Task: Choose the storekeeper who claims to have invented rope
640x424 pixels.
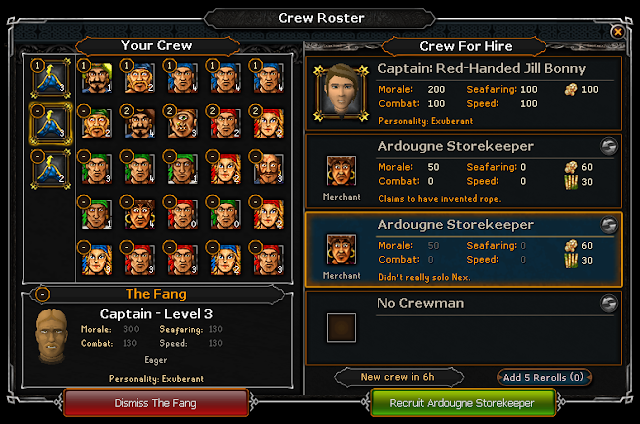Action: coord(462,171)
